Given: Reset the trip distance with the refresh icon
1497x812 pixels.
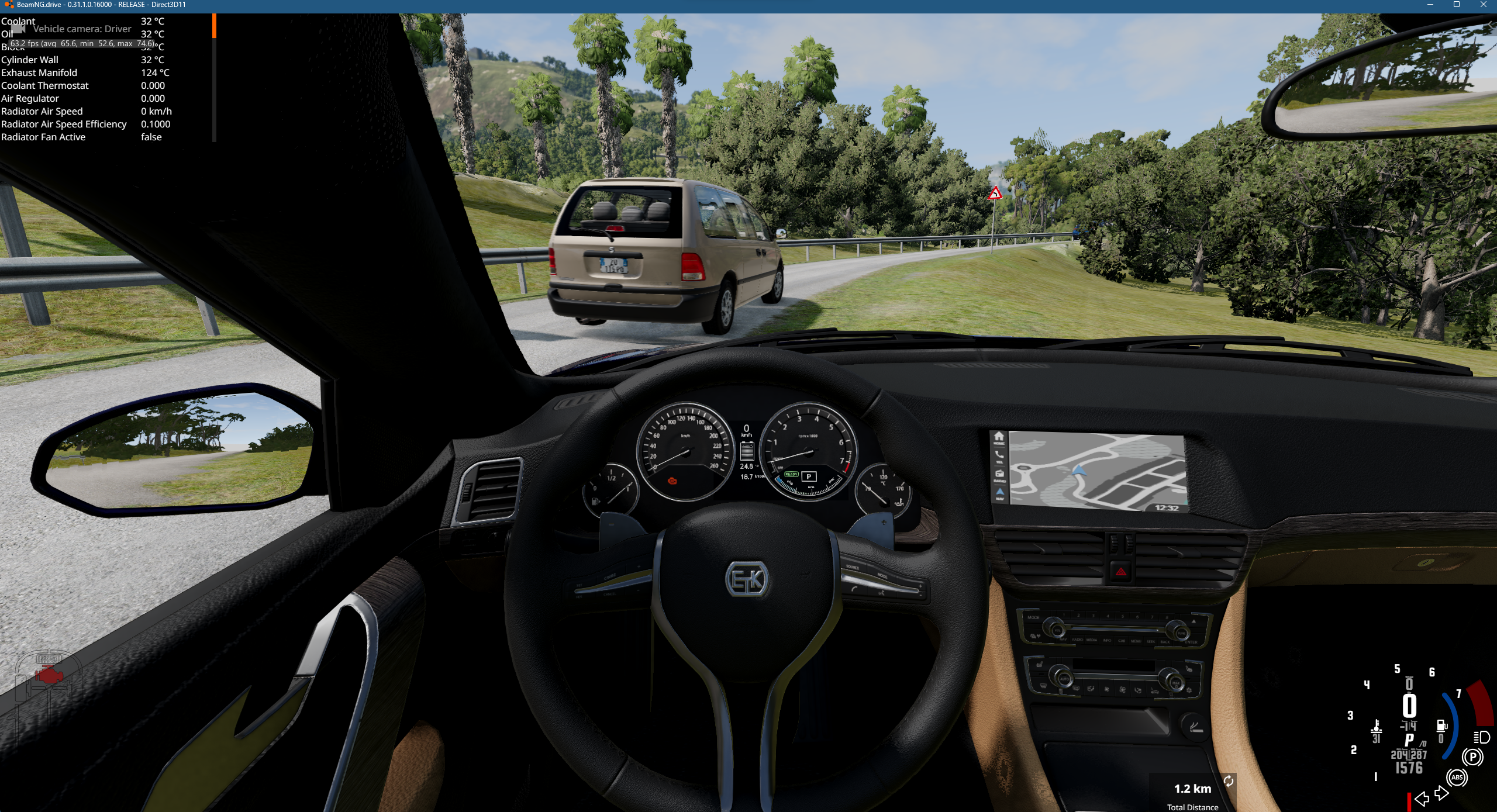Looking at the screenshot, I should [1229, 781].
